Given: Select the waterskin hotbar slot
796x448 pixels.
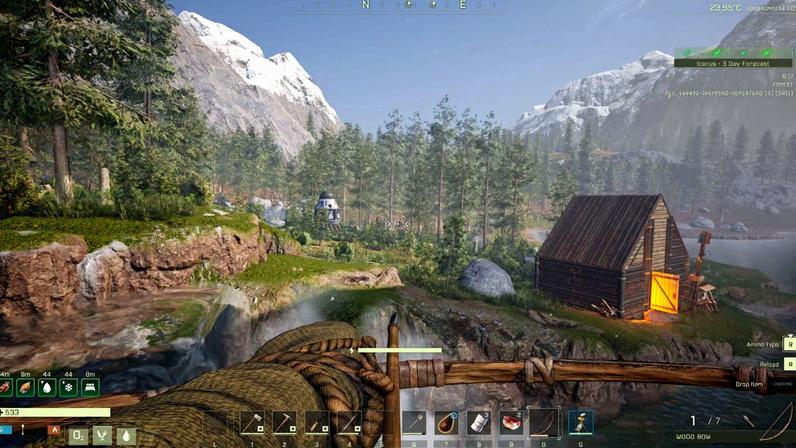Looking at the screenshot, I should tap(447, 423).
